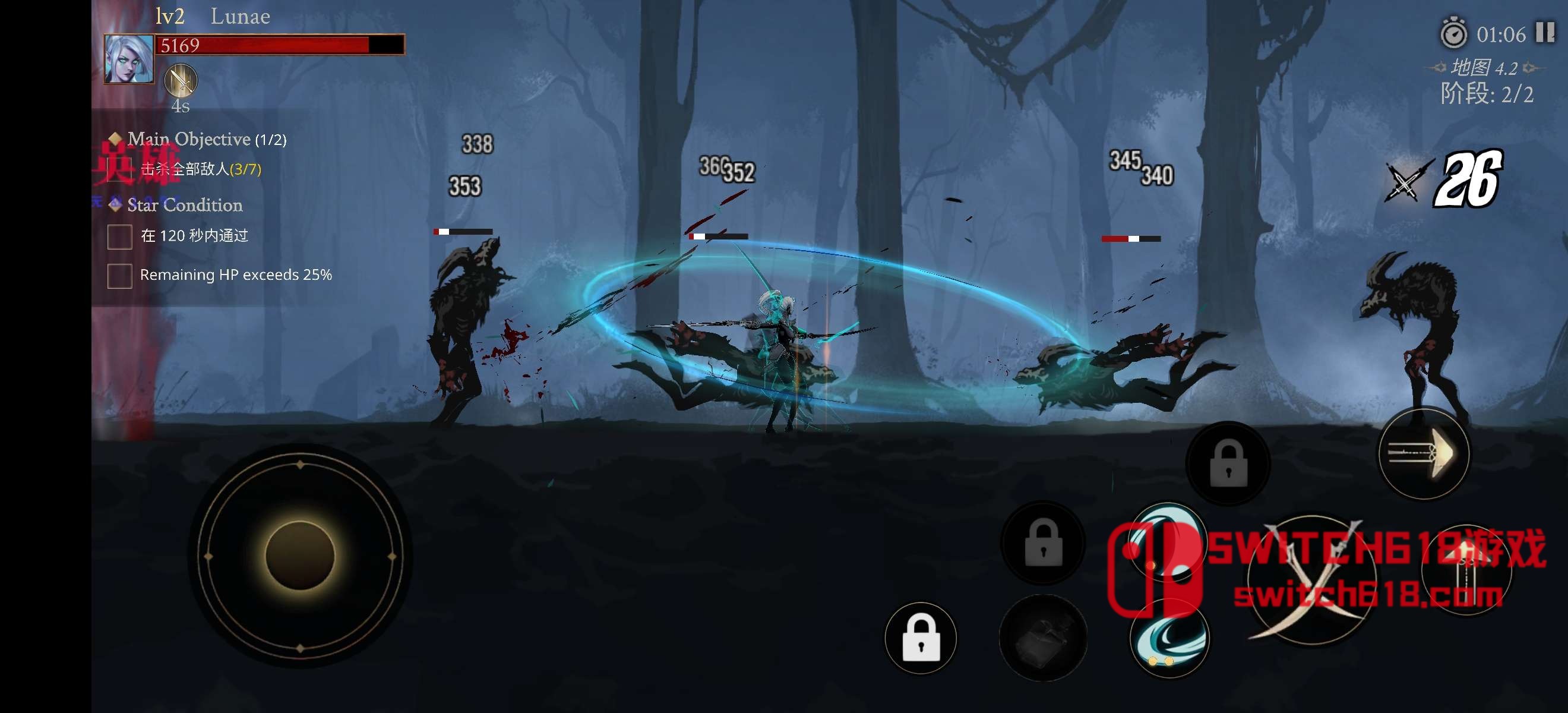Use the swirl skill with two orange dots
The width and height of the screenshot is (1568, 713).
click(1169, 638)
